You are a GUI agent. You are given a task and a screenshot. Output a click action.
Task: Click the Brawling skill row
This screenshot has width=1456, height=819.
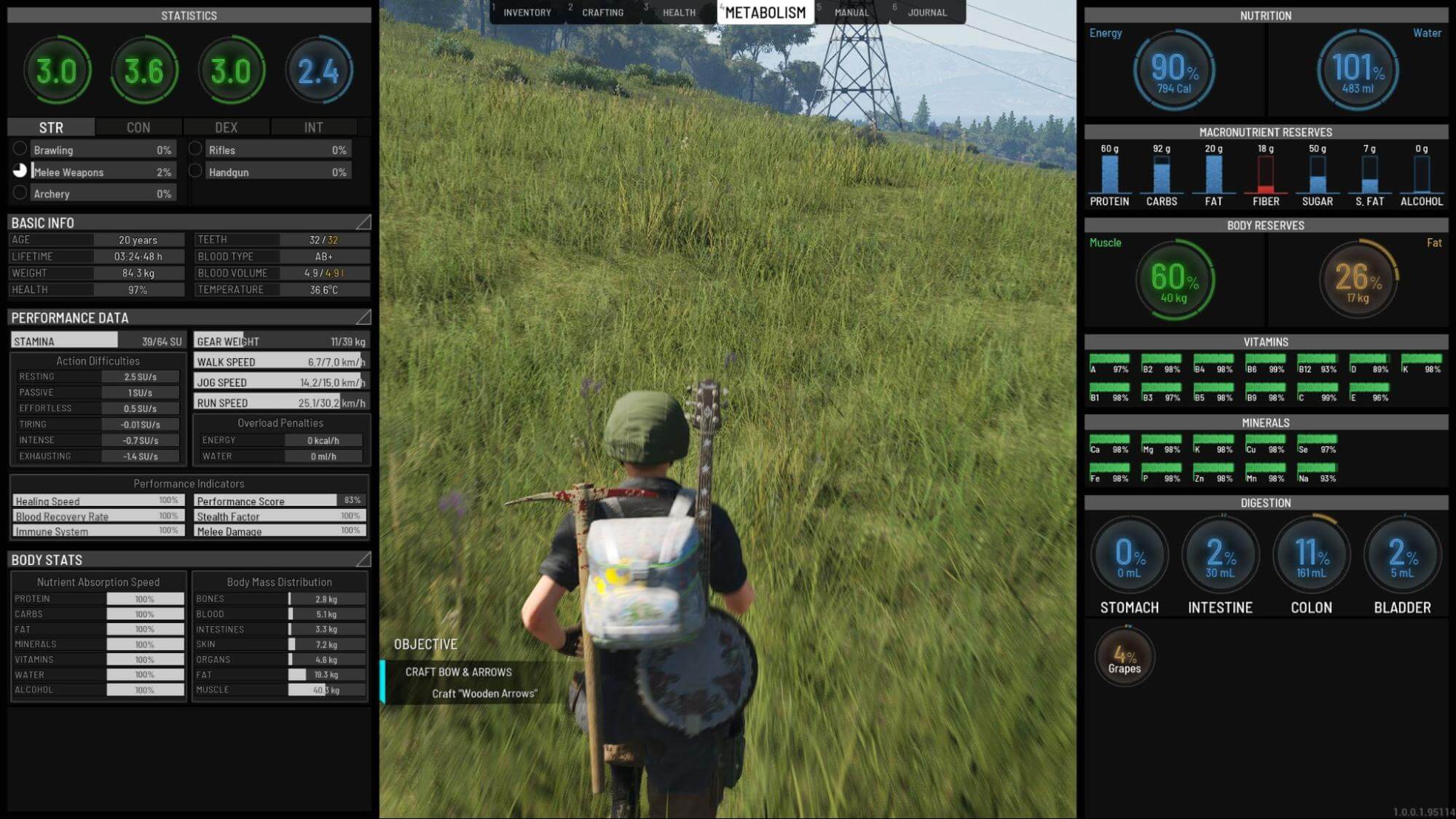pos(102,150)
